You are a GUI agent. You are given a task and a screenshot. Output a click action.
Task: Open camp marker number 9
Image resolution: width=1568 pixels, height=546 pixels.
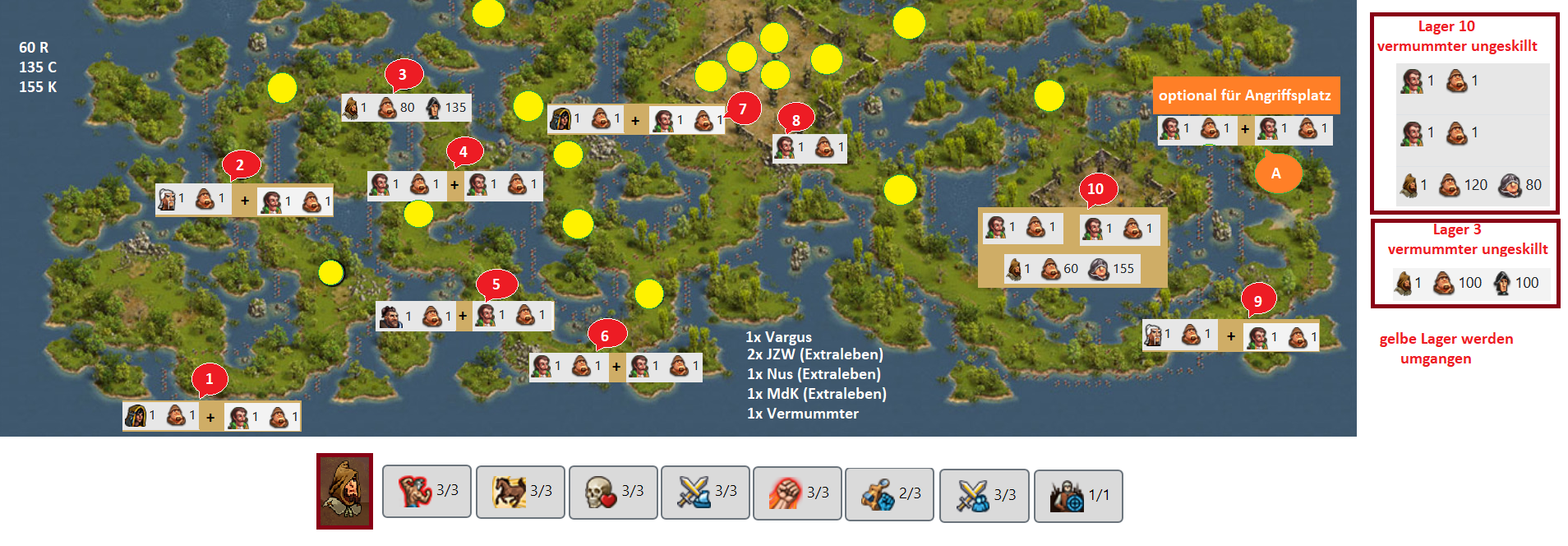click(x=1257, y=301)
